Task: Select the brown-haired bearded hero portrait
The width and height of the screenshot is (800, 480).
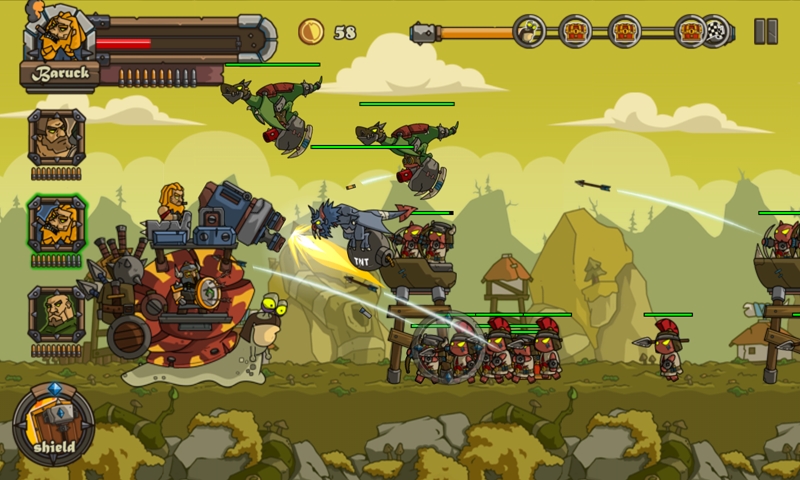Action: coord(56,137)
